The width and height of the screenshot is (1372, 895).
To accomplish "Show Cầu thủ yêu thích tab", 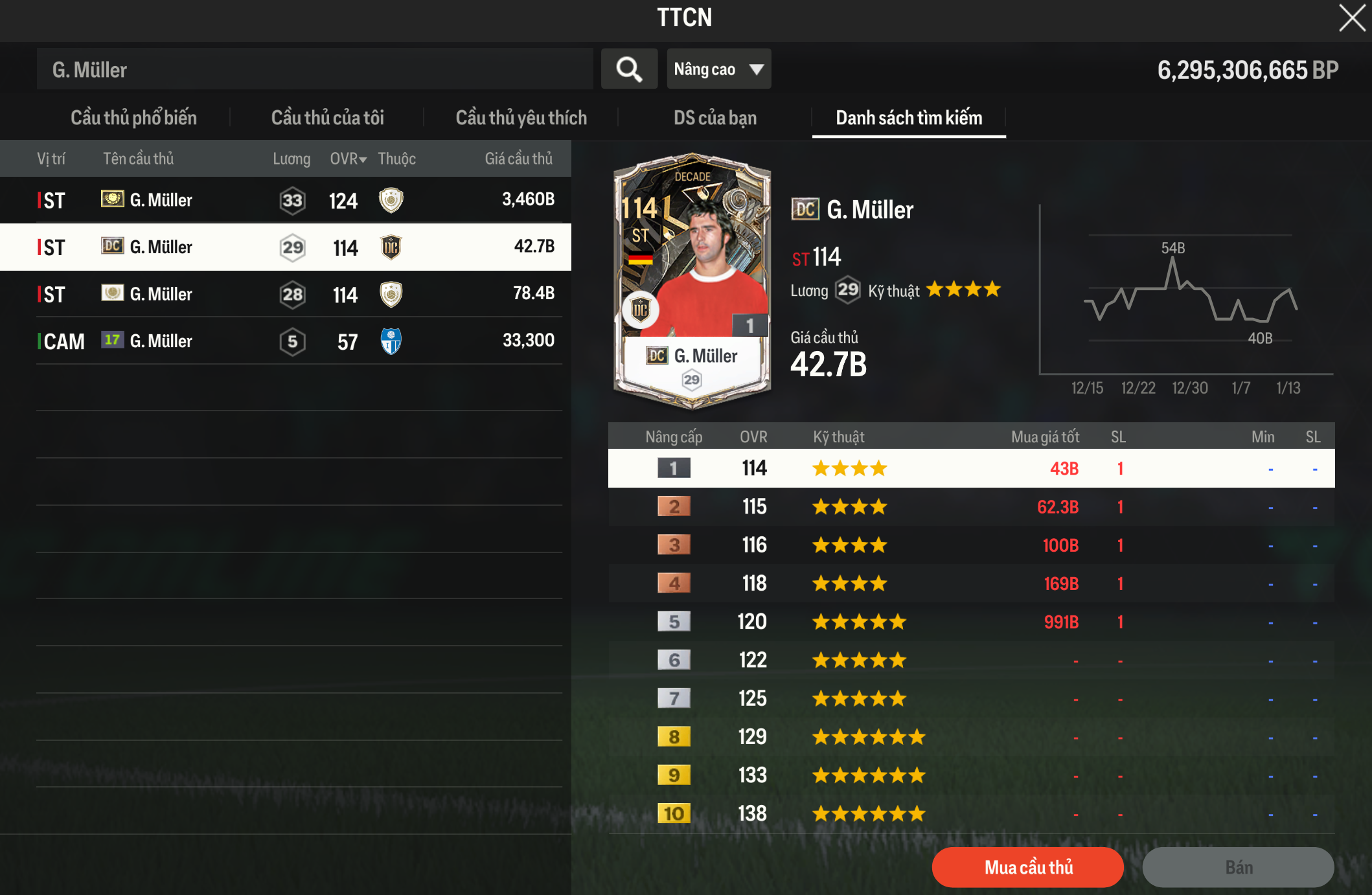I will [521, 118].
